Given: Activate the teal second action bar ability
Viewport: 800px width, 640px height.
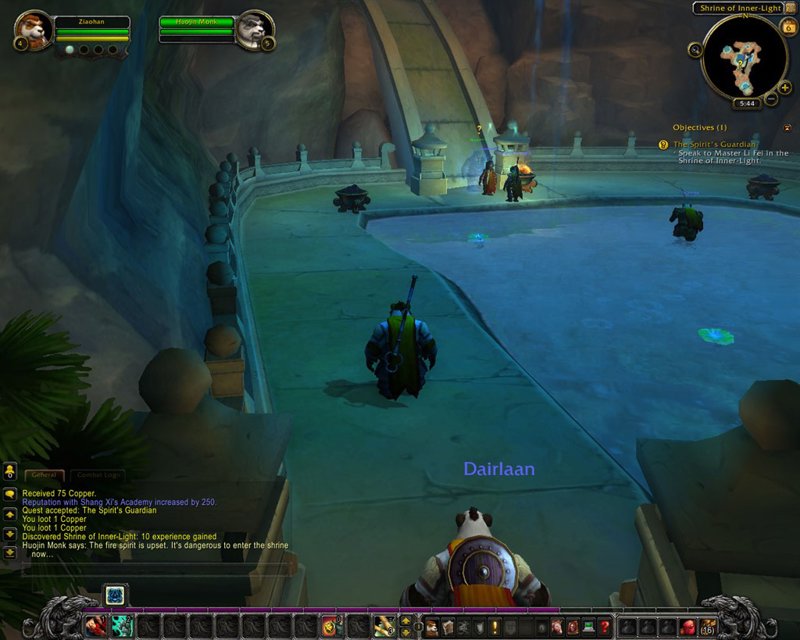Looking at the screenshot, I should [122, 627].
